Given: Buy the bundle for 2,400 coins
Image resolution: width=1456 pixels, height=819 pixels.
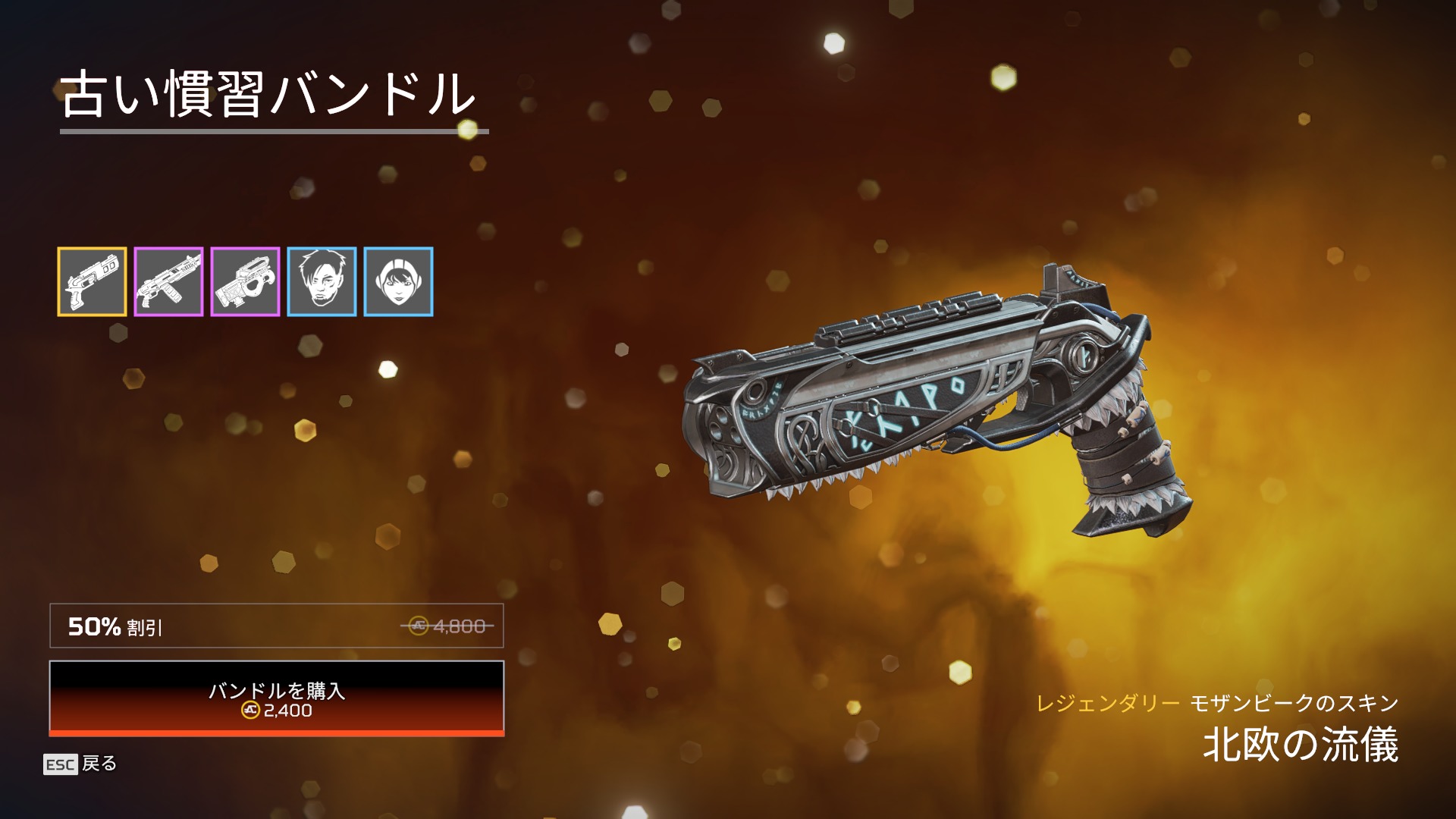Looking at the screenshot, I should click(277, 698).
